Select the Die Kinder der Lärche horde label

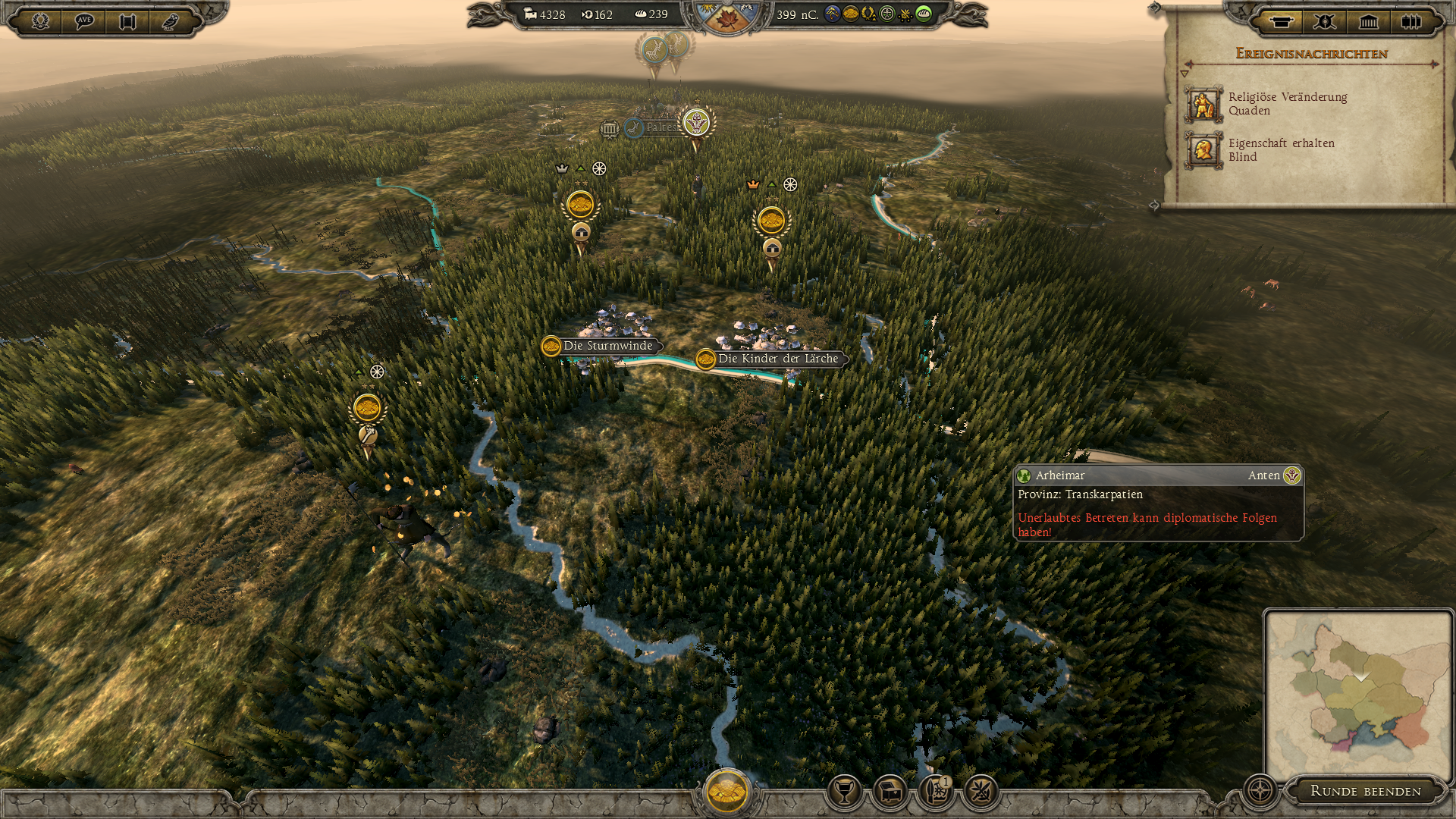(x=777, y=359)
